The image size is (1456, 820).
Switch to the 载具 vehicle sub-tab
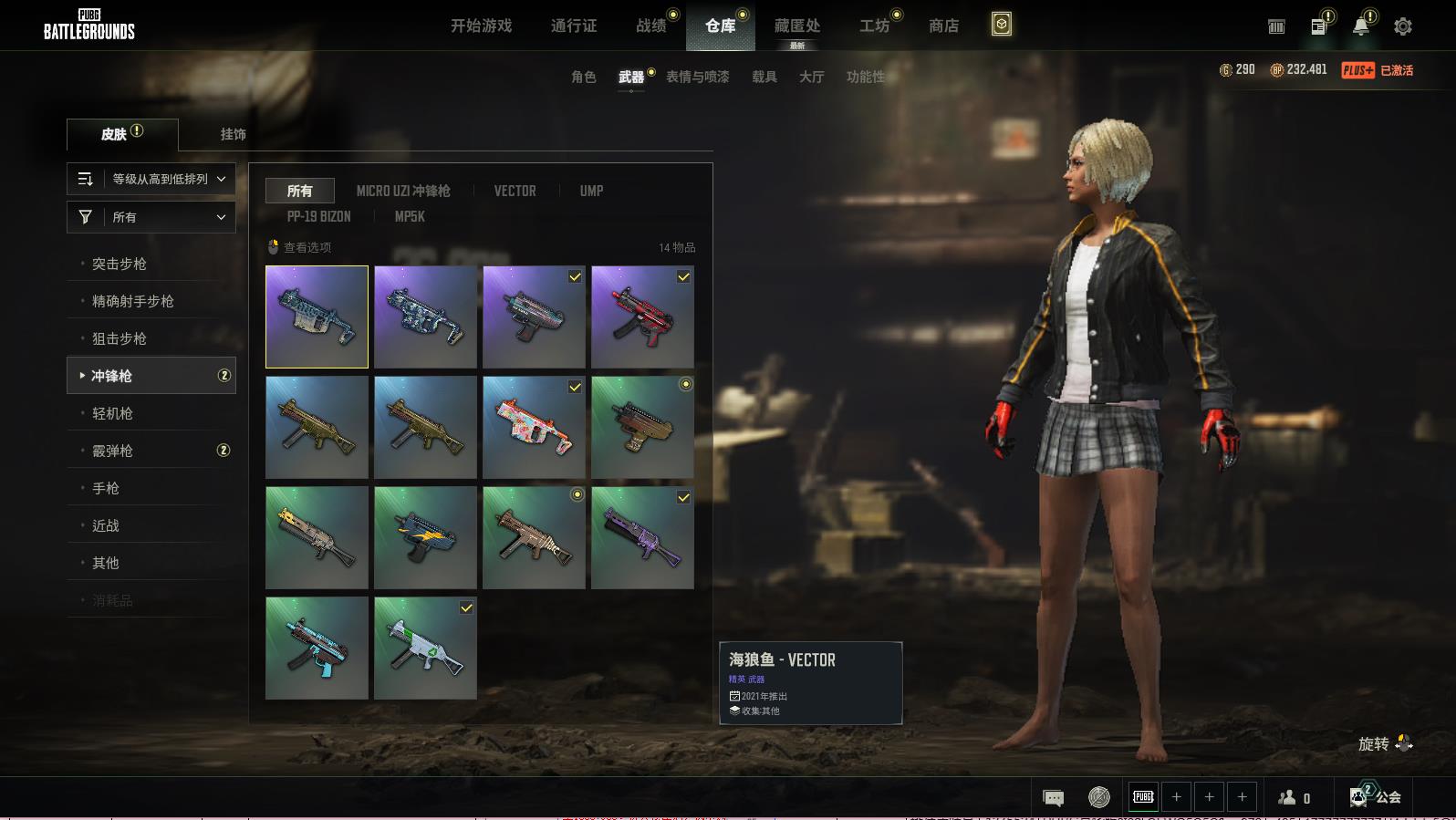pos(764,77)
